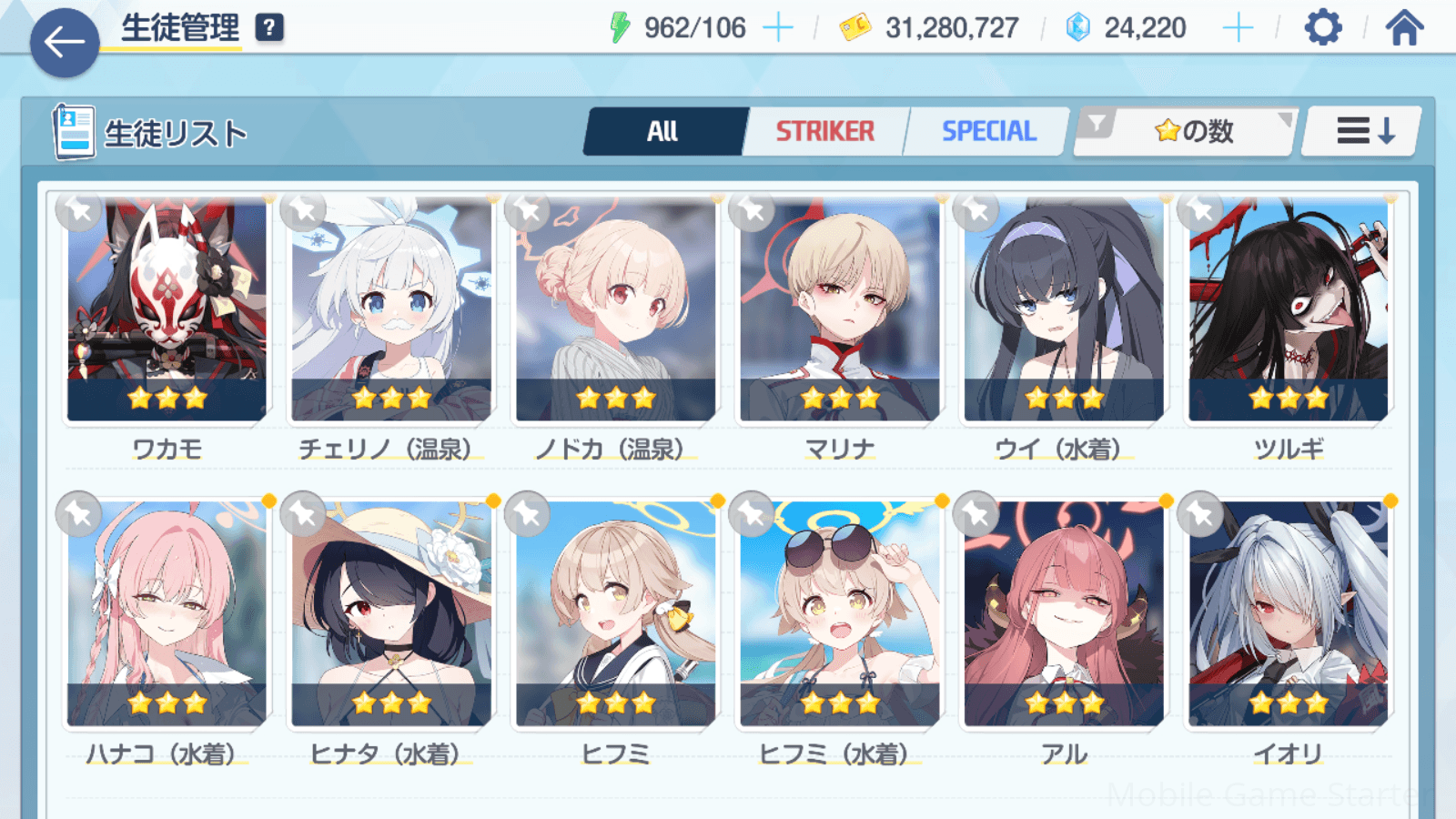Switch to the STRIKER tab
This screenshot has width=1456, height=819.
point(824,132)
